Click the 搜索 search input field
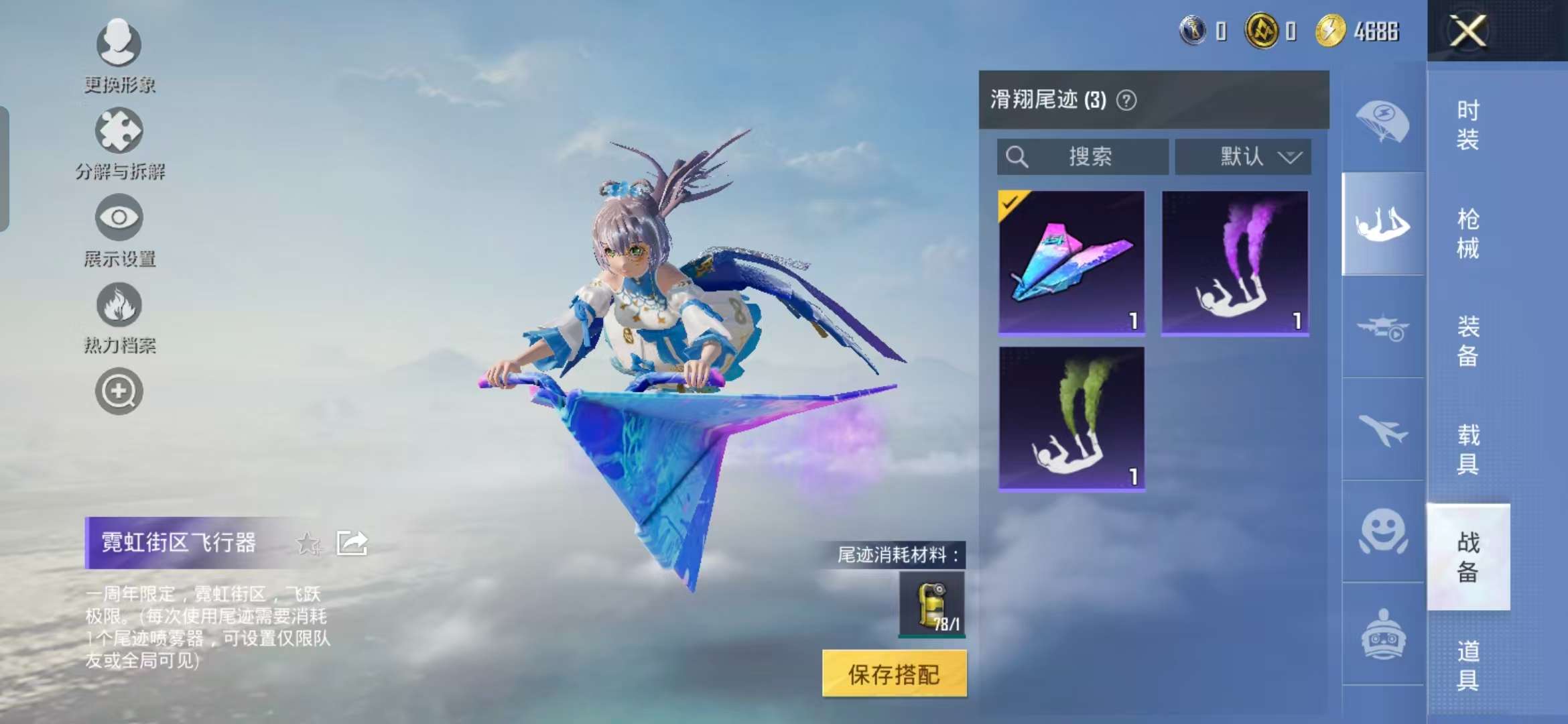Image resolution: width=1568 pixels, height=724 pixels. tap(1084, 156)
